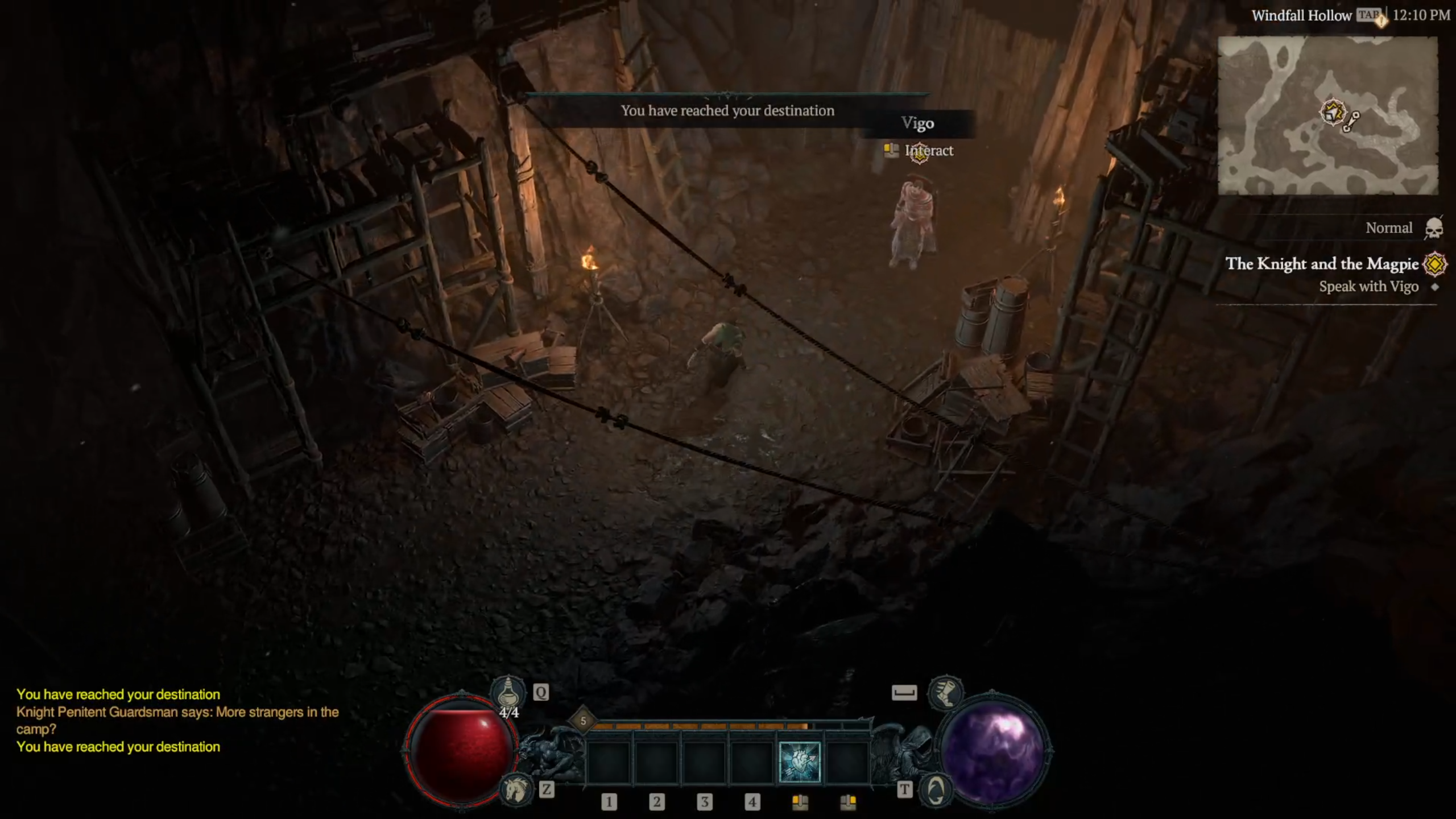Click the level 5 diamond badge
This screenshot has width=1456, height=819.
click(x=583, y=721)
